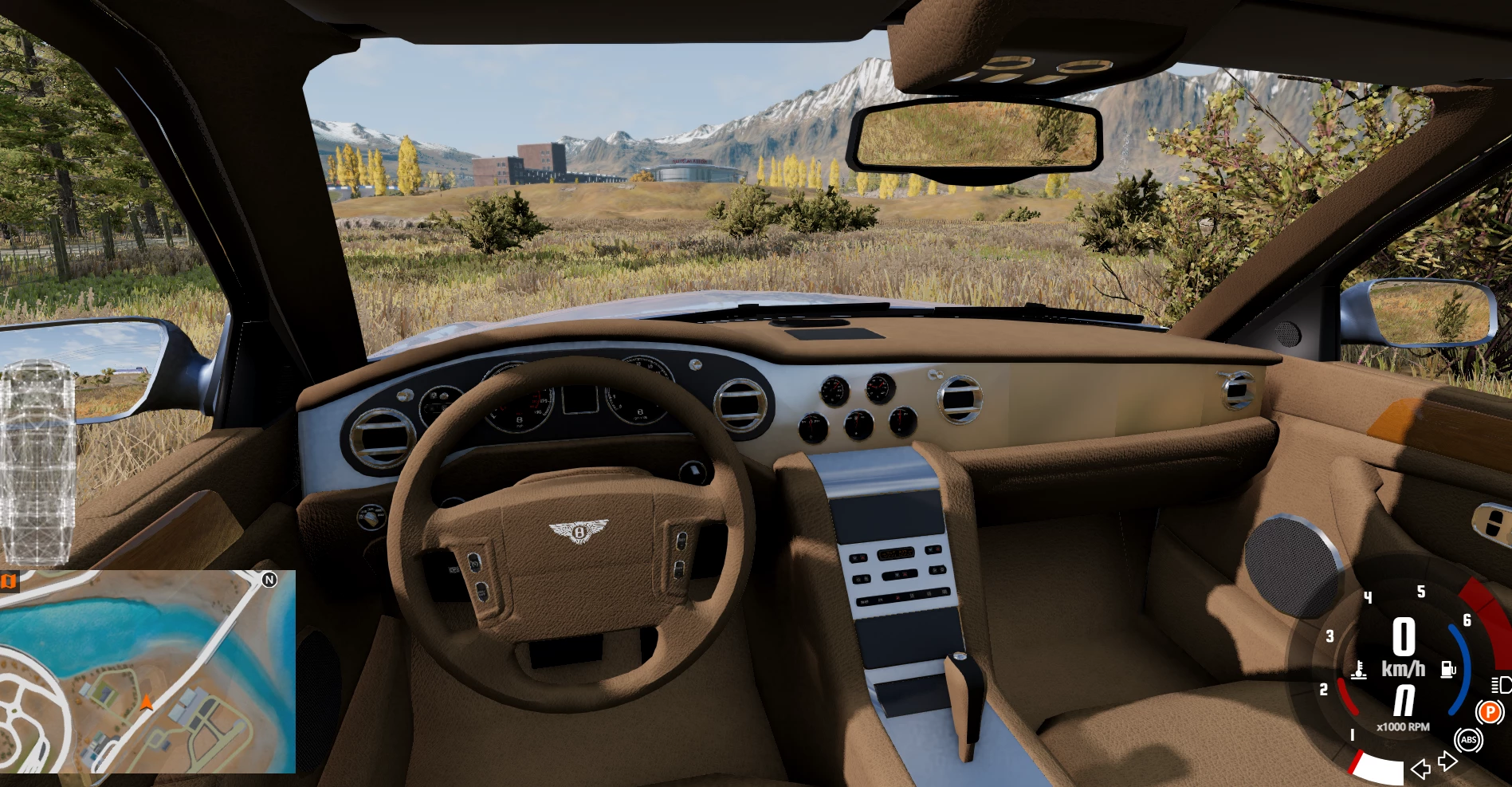This screenshot has width=1512, height=787.
Task: Select the N compass marker on the minimap
Action: coord(269,580)
